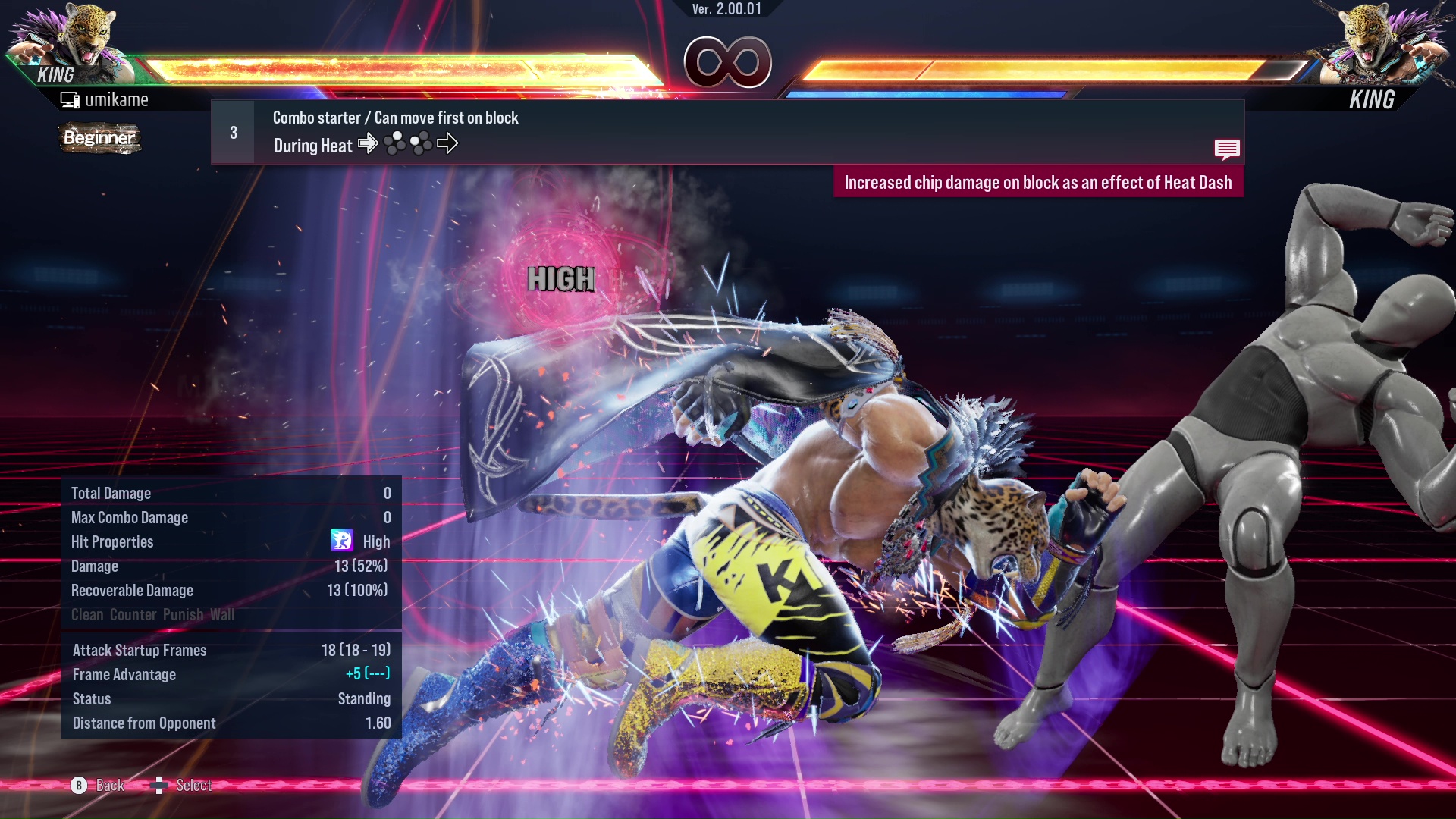Viewport: 1456px width, 819px height.
Task: Click the PC platform icon beside umikame
Action: point(70,99)
